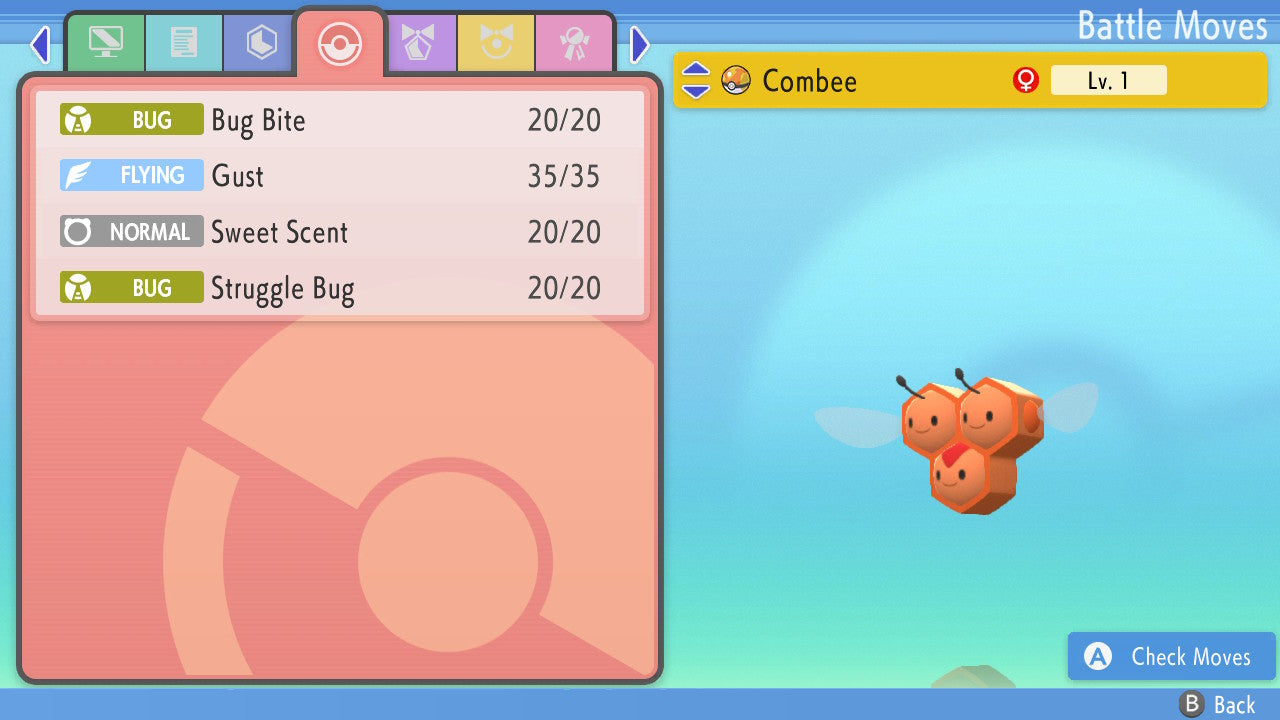Select the FLYING type badge on Gust

(131, 175)
